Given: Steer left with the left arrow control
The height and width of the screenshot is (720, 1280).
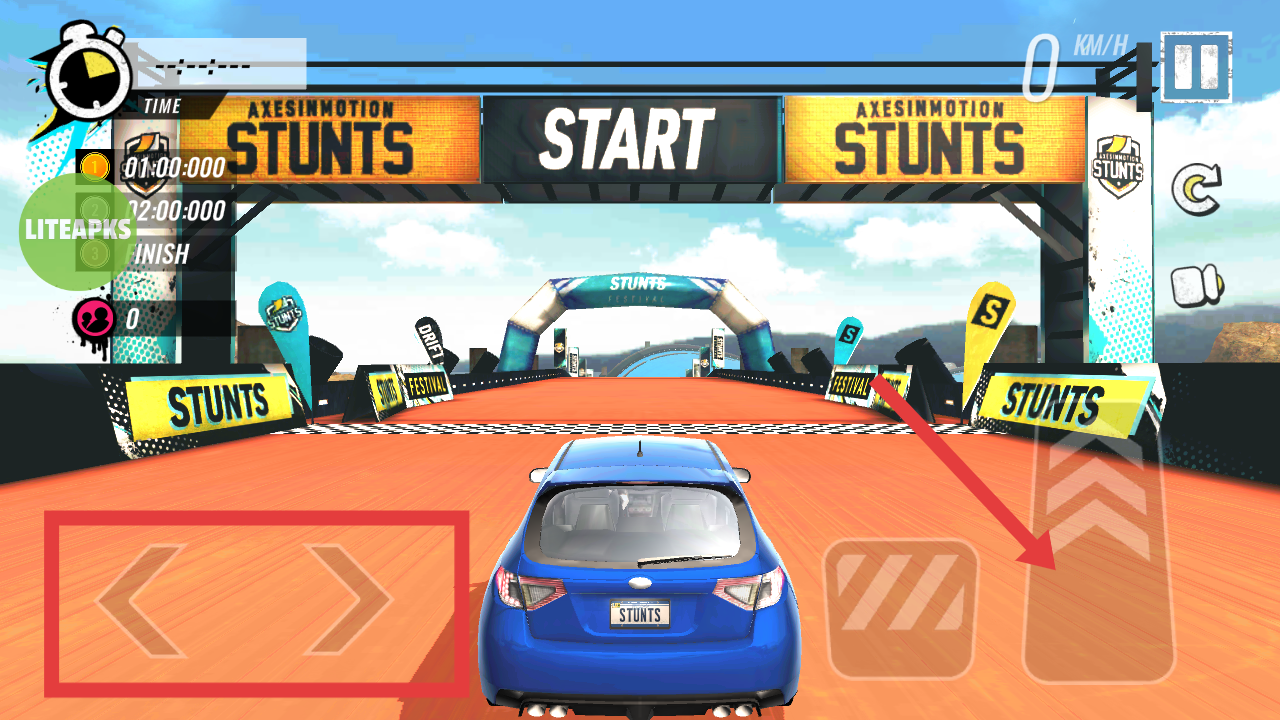Looking at the screenshot, I should click(143, 601).
